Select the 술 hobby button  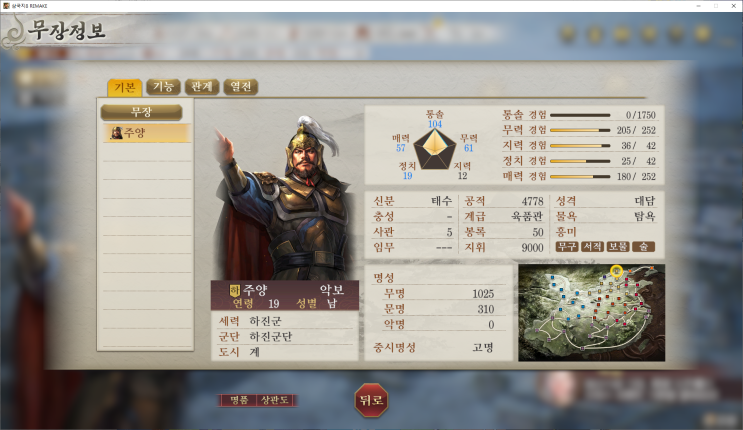643,246
